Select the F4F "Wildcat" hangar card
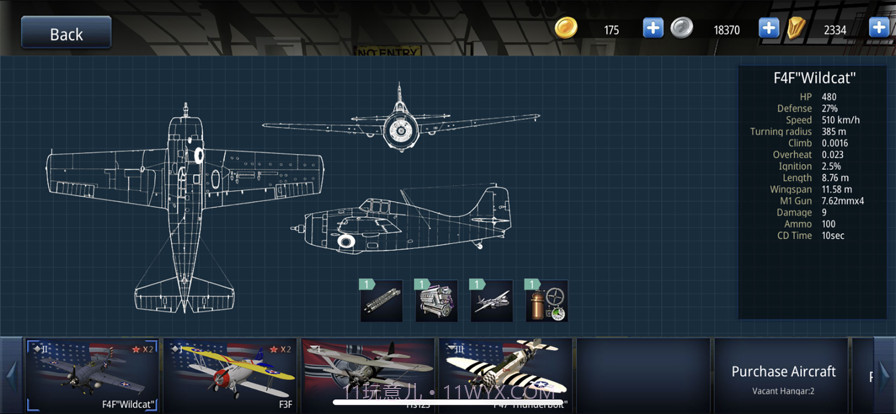 [92, 374]
